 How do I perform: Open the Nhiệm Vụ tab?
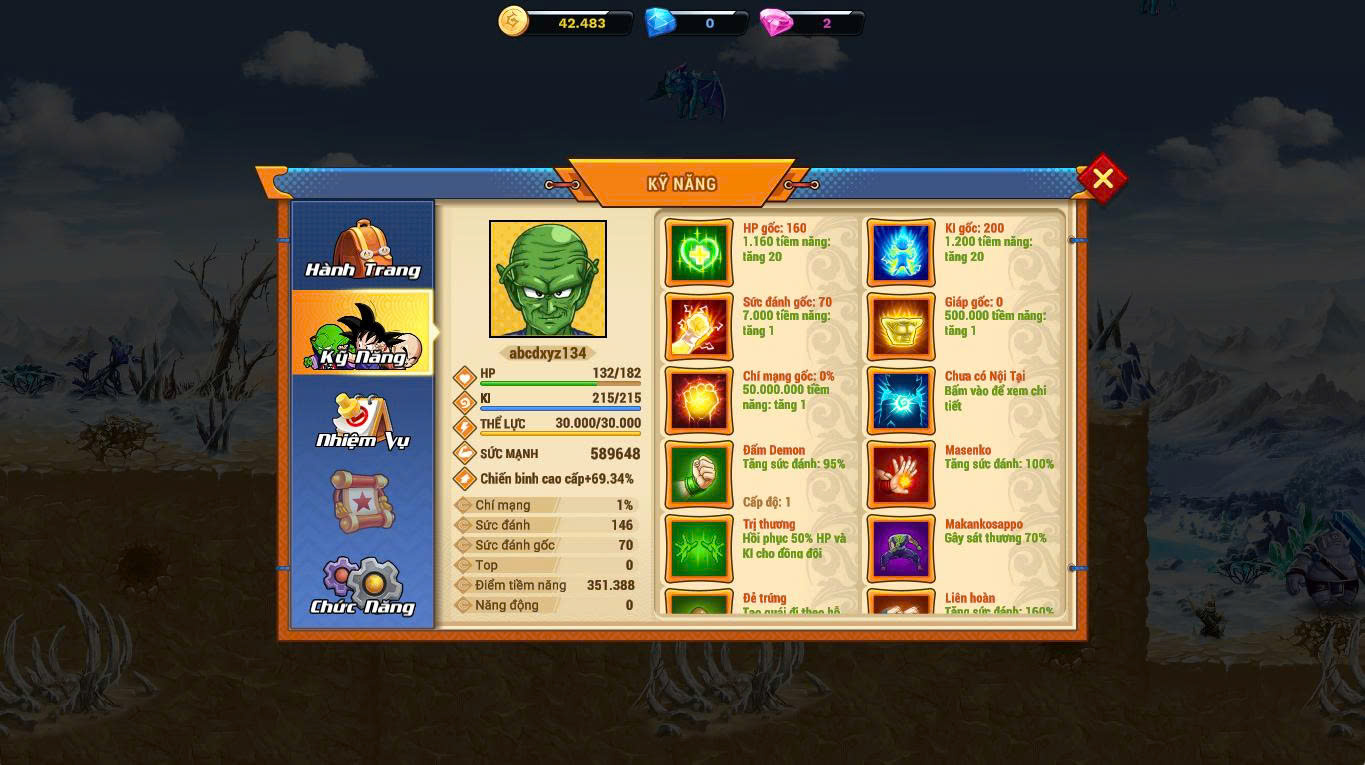click(x=363, y=421)
